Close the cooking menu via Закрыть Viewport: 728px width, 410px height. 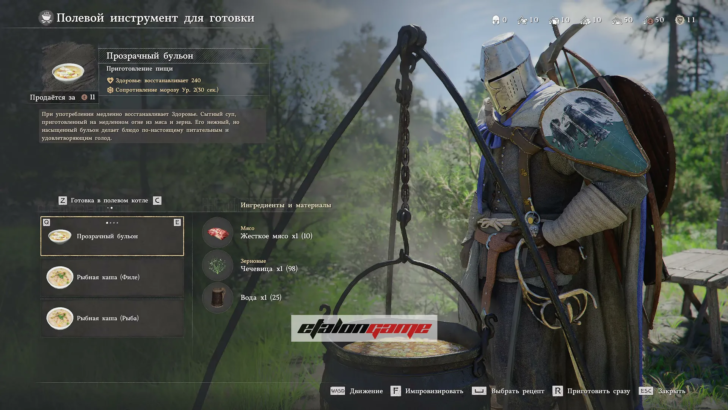point(671,391)
